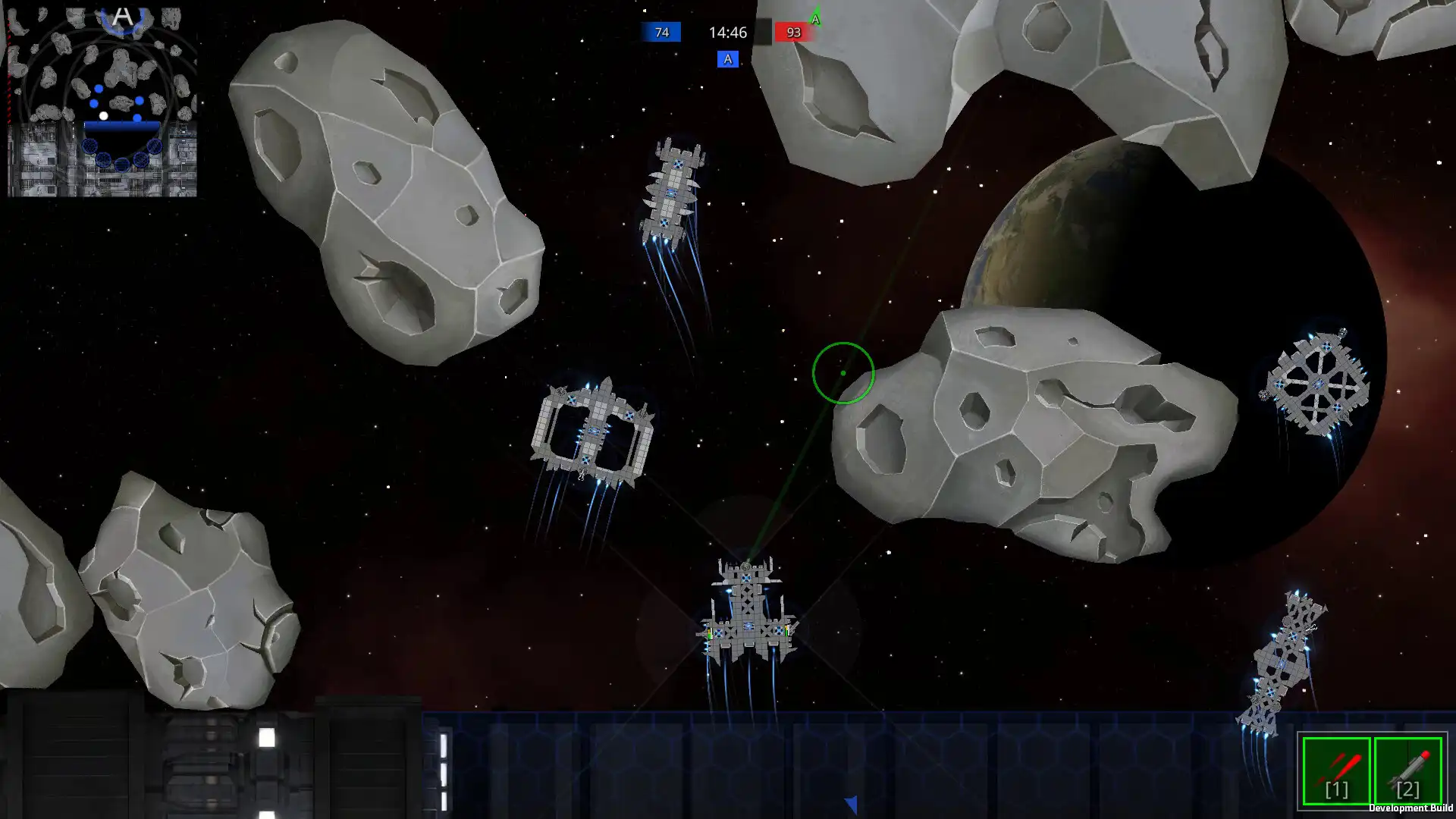Click the A capture point label on minimap
Screen dimensions: 1456x819
click(x=121, y=15)
